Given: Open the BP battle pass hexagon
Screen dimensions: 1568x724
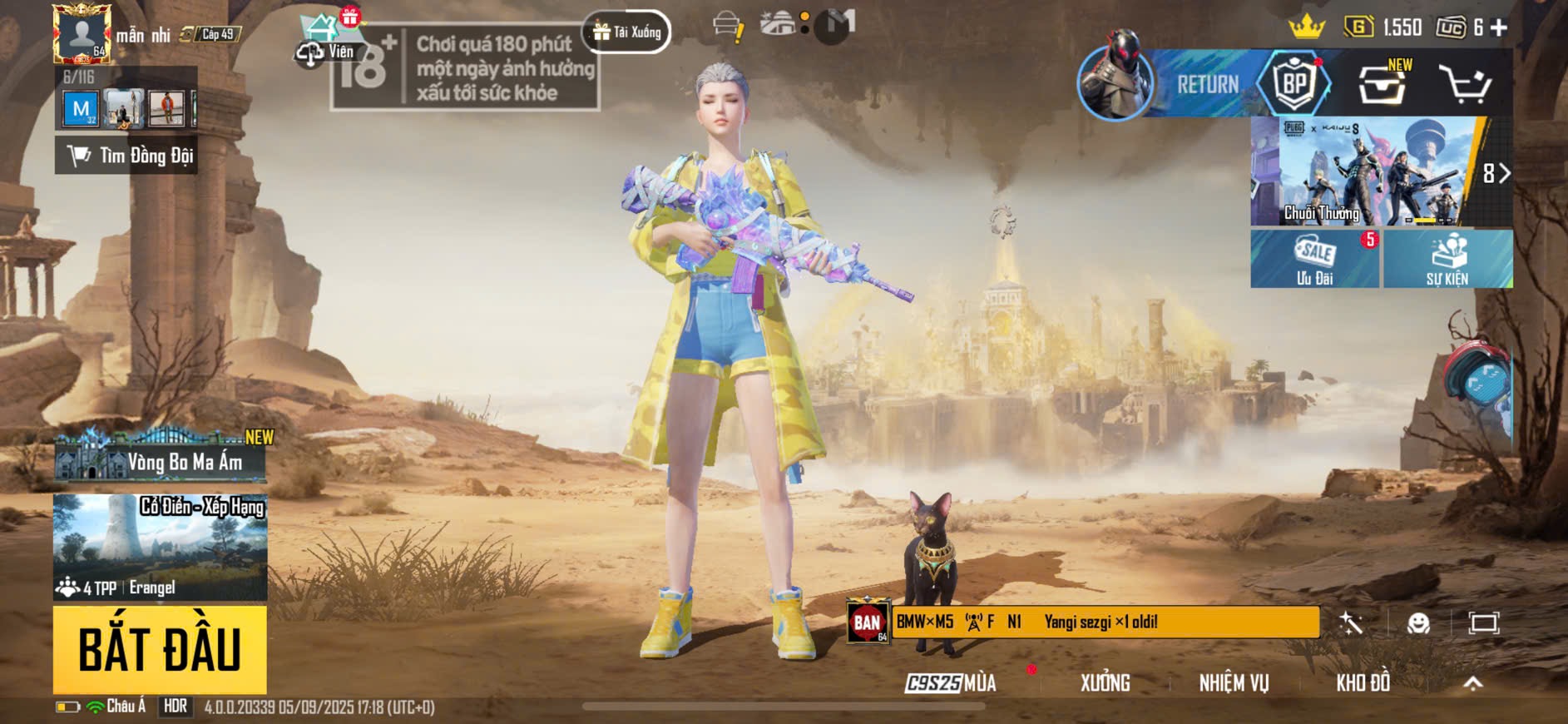Looking at the screenshot, I should (1293, 84).
